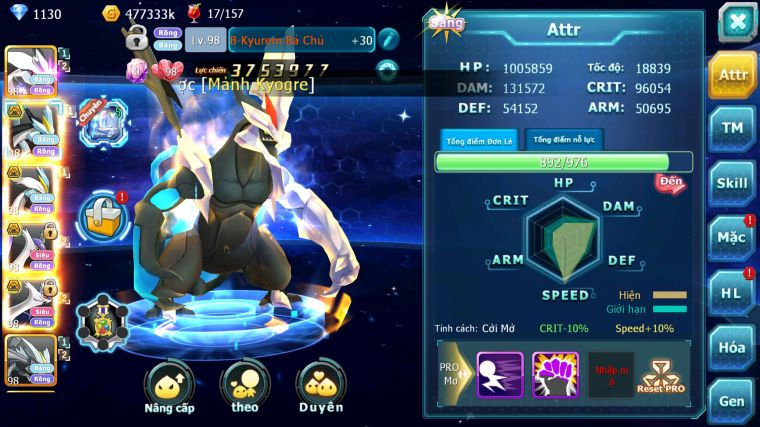
Task: Open the Gen side tab
Action: pos(732,401)
